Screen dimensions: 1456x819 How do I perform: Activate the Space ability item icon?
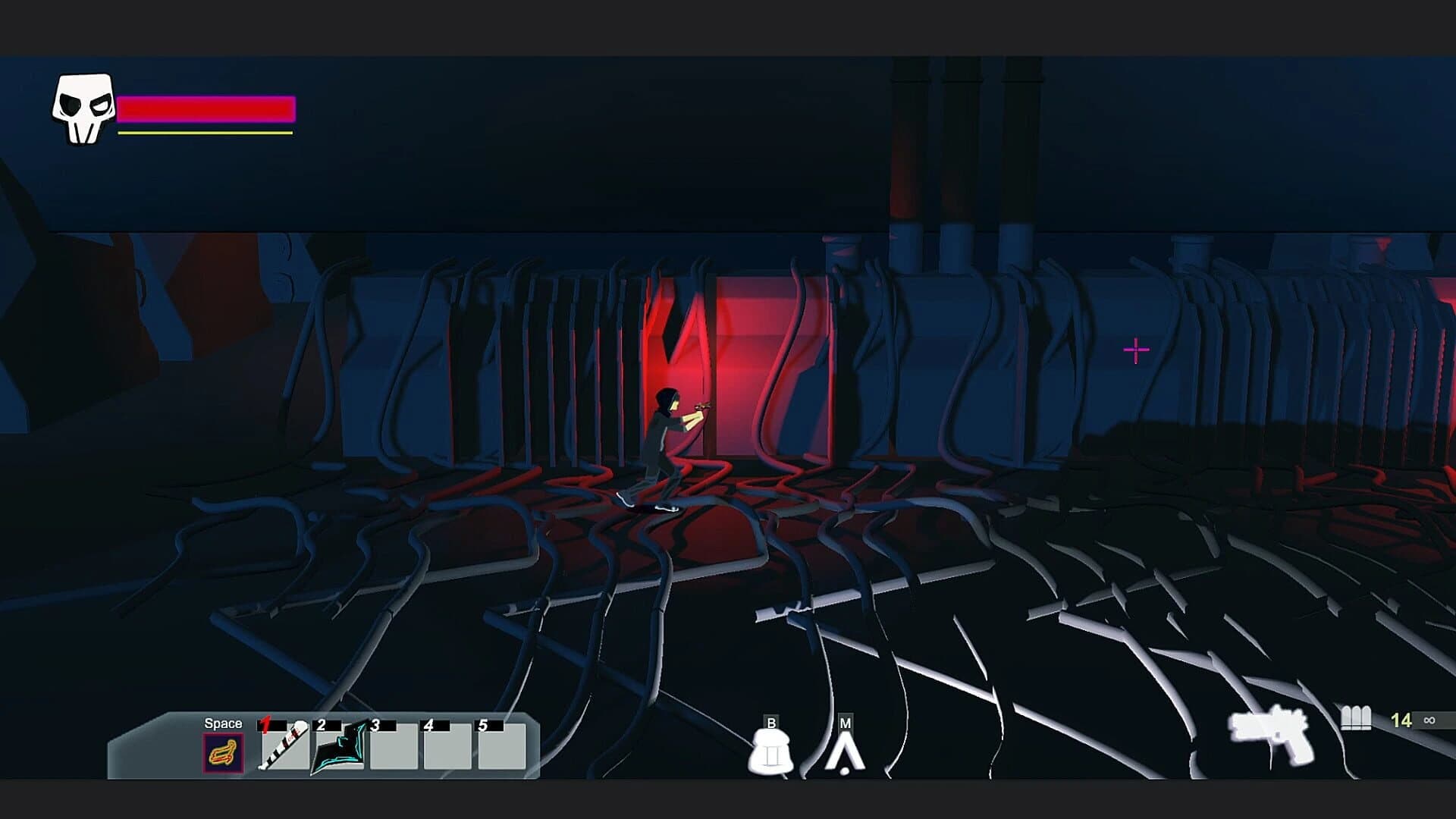pos(224,752)
